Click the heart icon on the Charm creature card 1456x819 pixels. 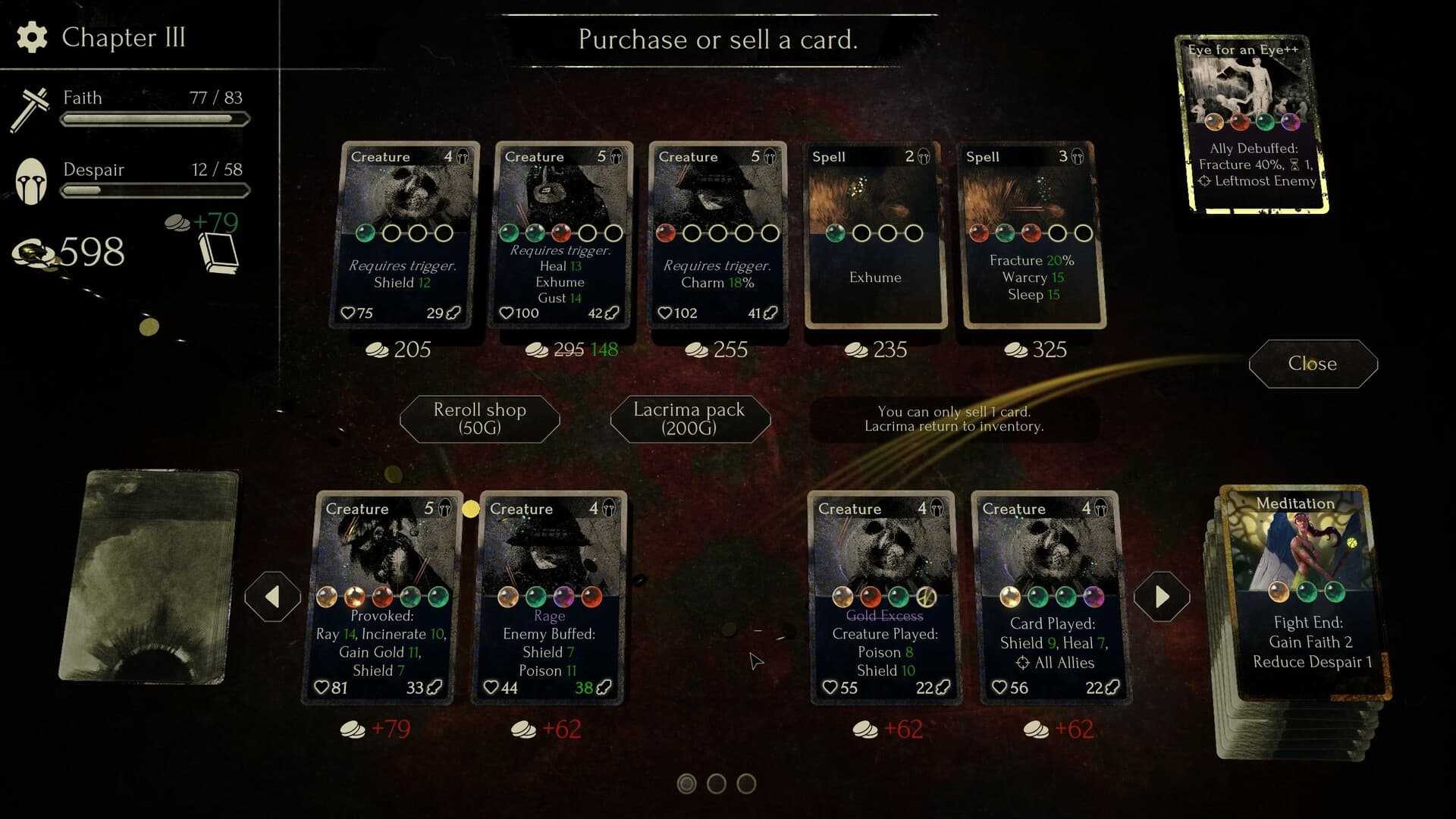[x=666, y=312]
